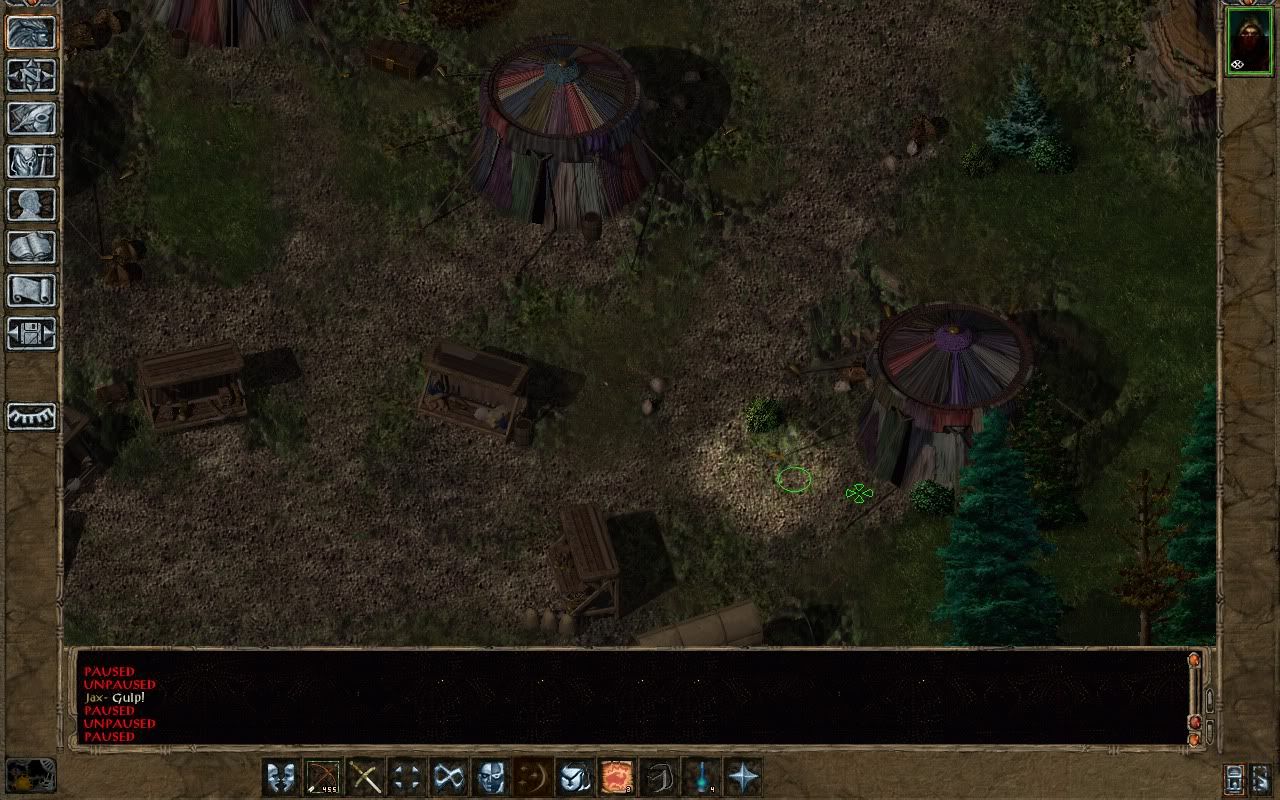Open special abilities star button
This screenshot has height=800, width=1280.
point(743,777)
